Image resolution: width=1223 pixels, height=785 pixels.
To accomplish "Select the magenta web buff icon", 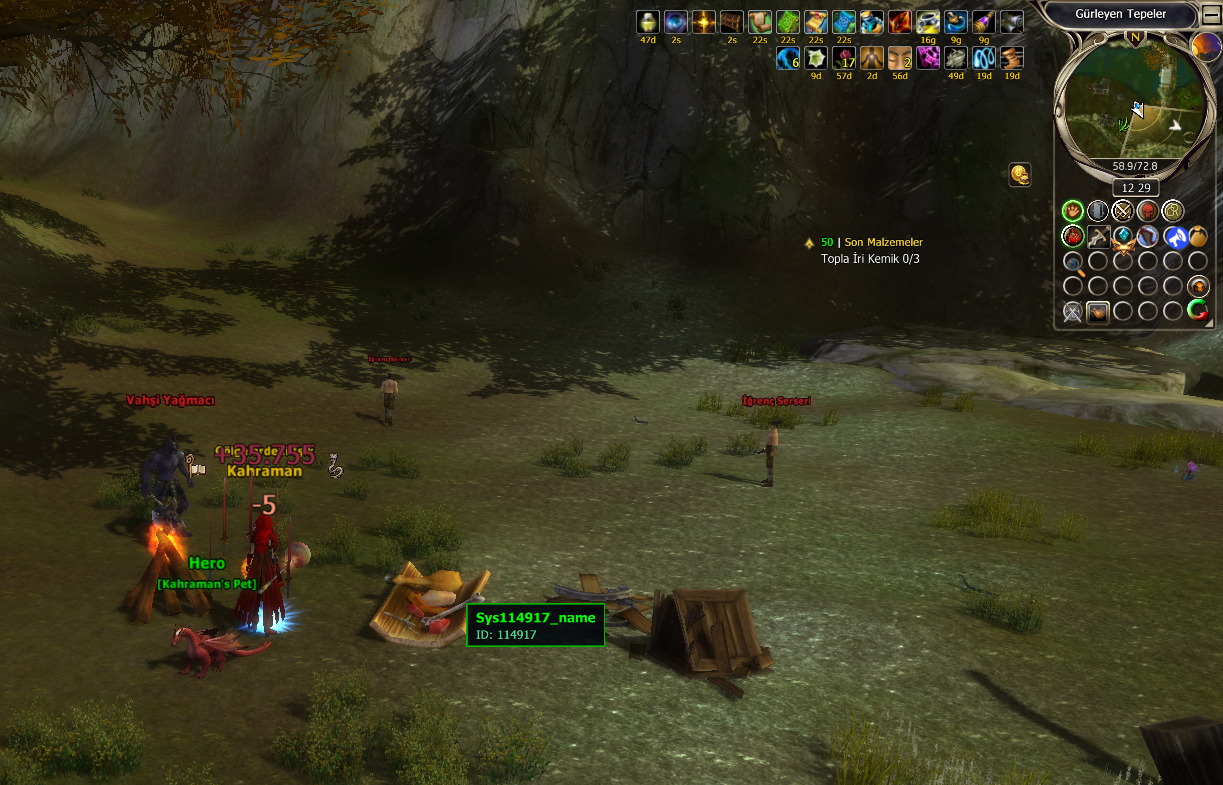I will click(928, 59).
